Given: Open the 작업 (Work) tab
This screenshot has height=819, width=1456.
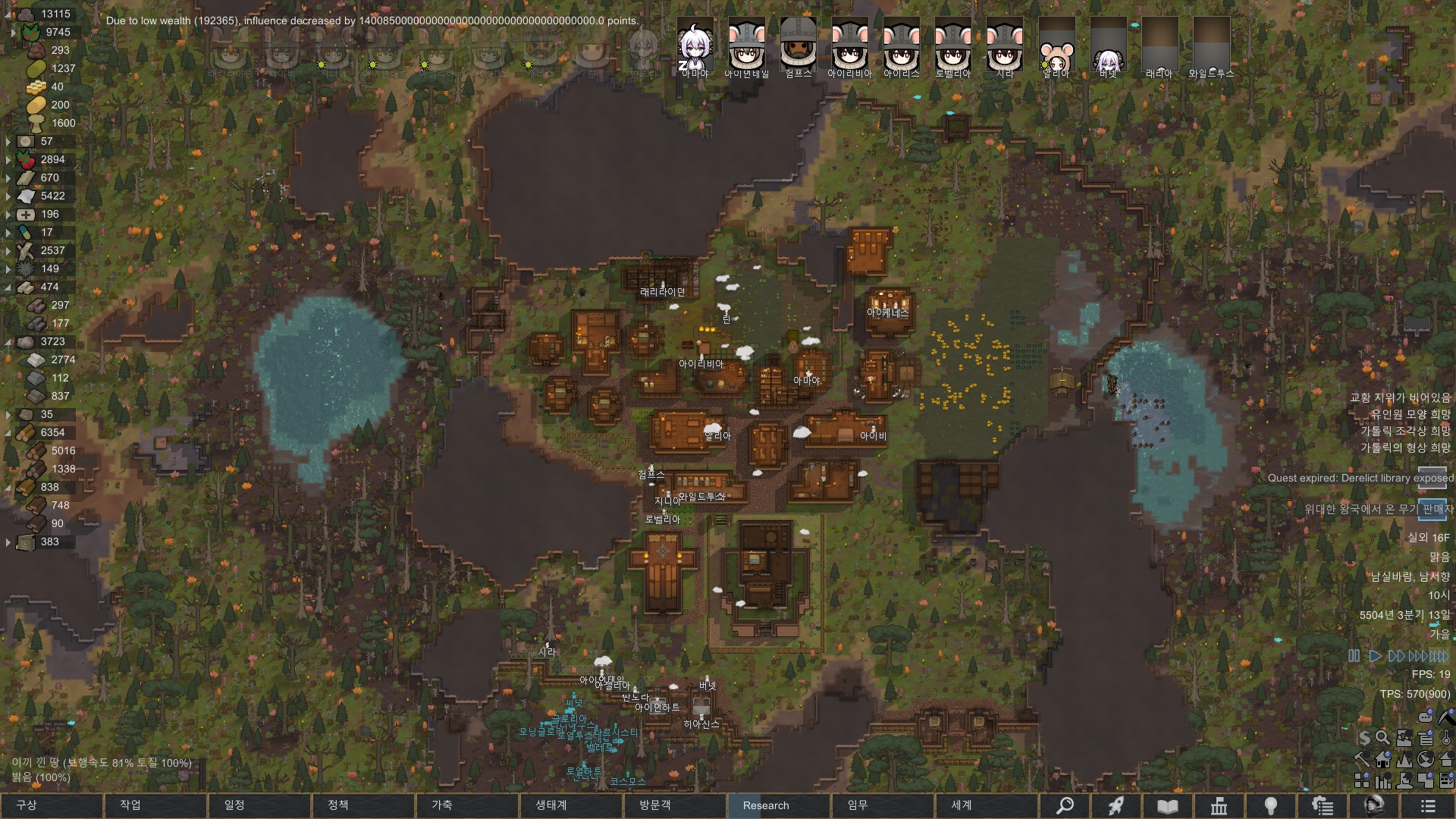Looking at the screenshot, I should click(x=155, y=805).
